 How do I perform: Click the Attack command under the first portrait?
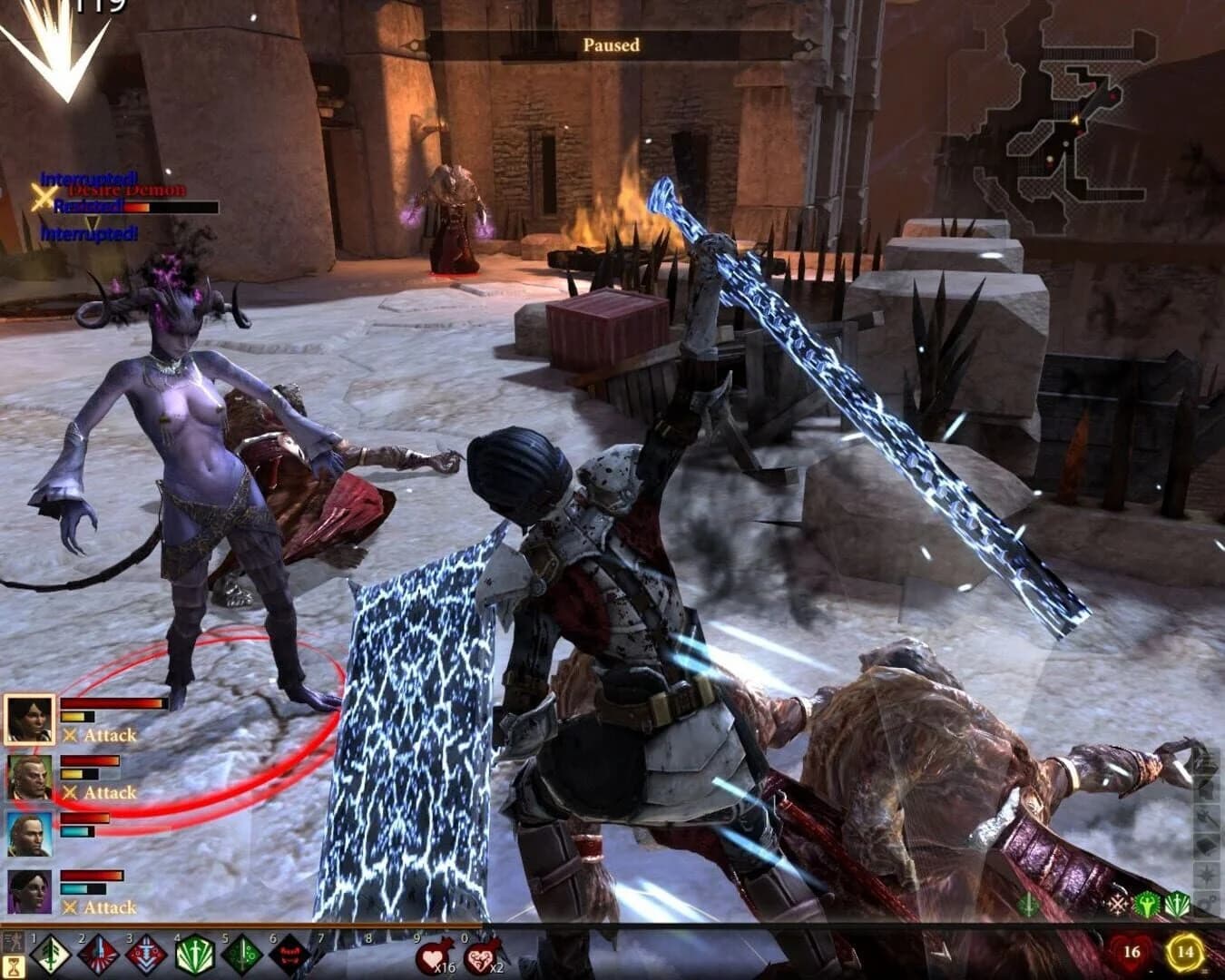coord(109,735)
